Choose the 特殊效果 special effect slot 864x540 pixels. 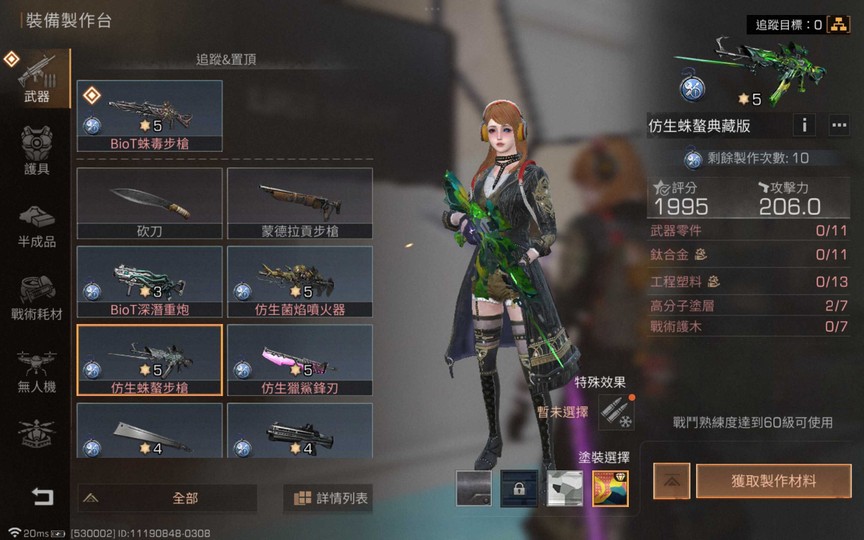pyautogui.click(x=616, y=411)
